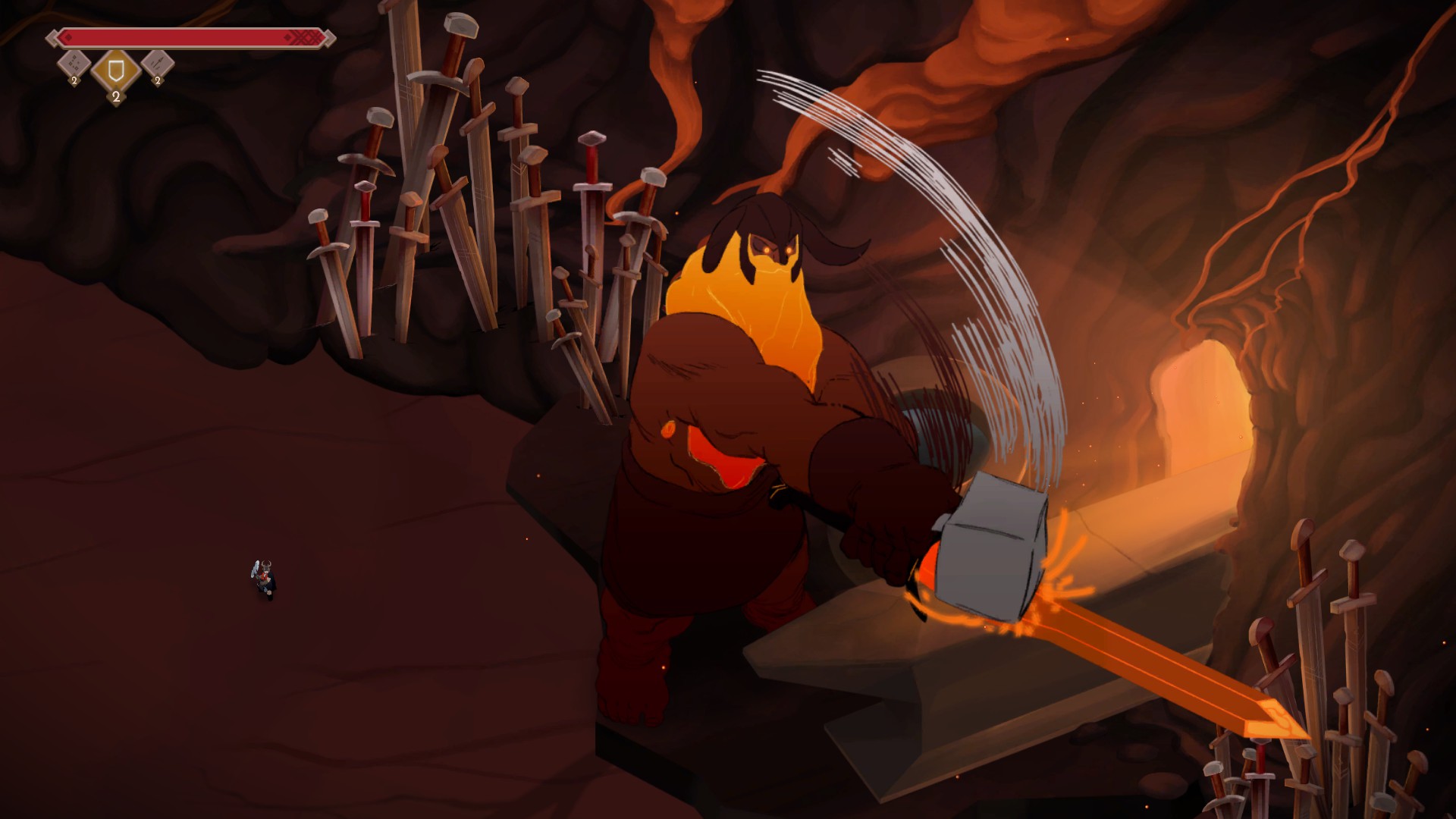Click the "2" badge under the spear ability
1456x819 pixels.
157,80
